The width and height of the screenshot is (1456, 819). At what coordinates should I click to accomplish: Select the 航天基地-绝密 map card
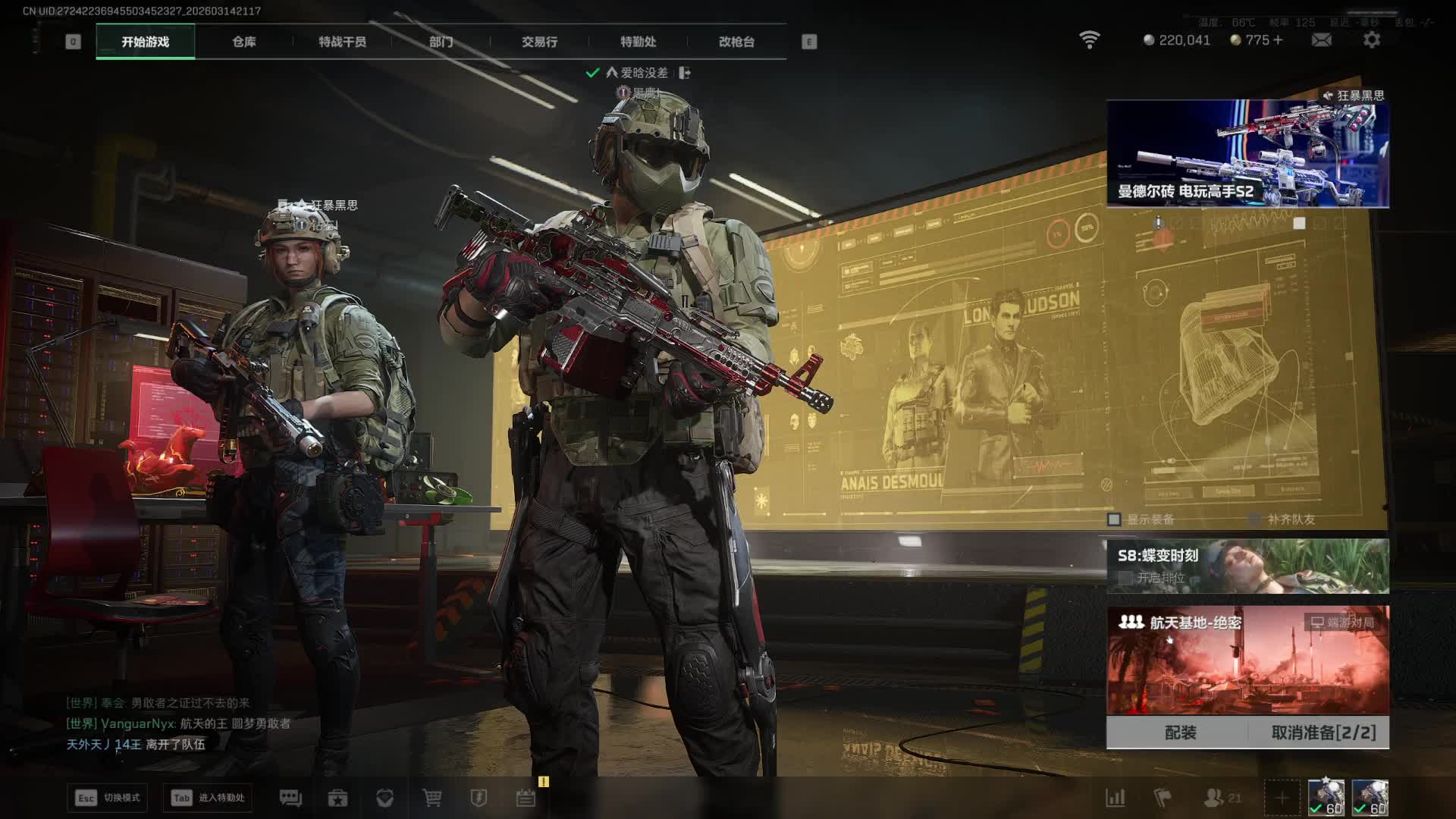[1247, 660]
